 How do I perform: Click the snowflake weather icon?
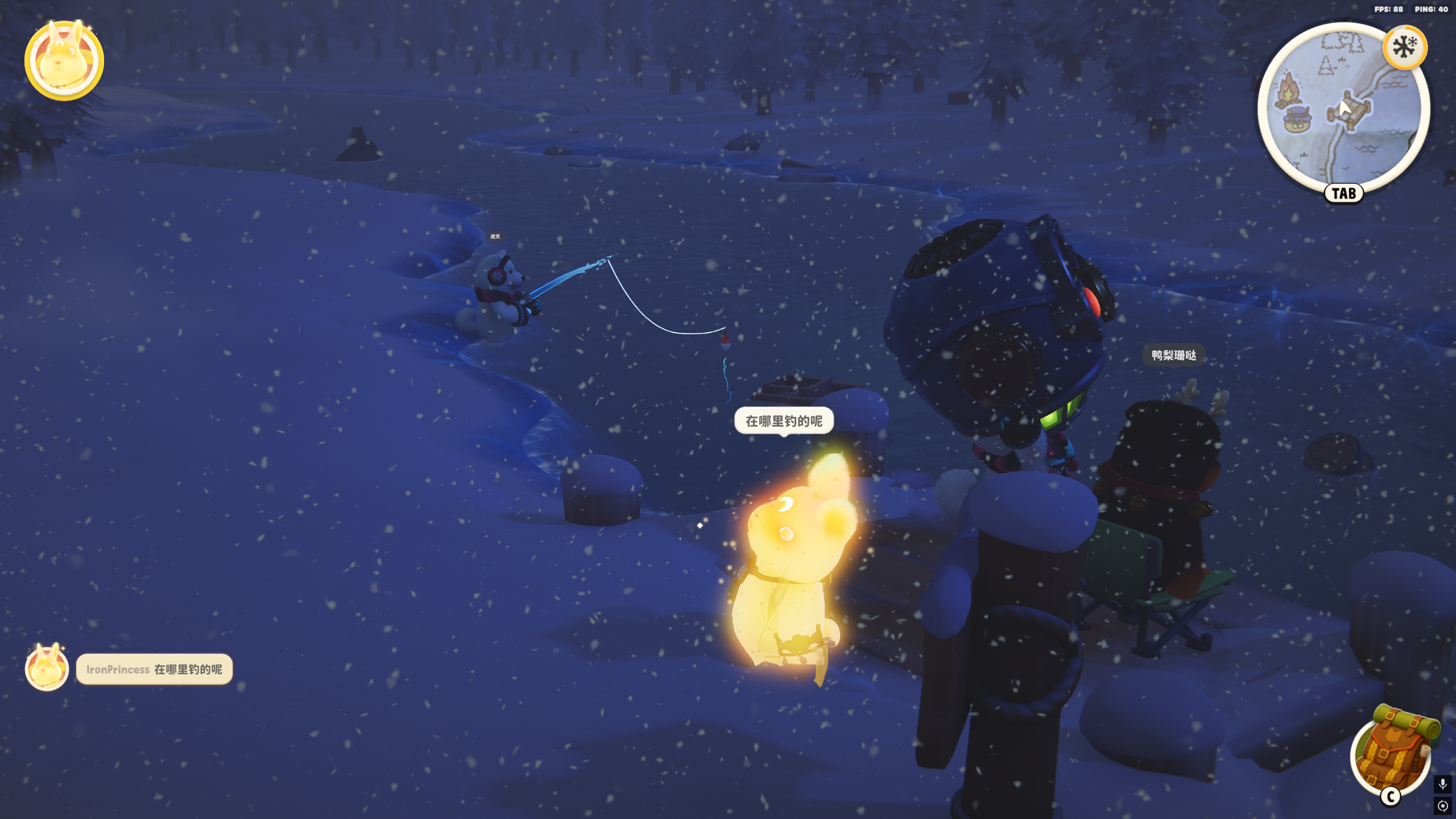(1405, 47)
